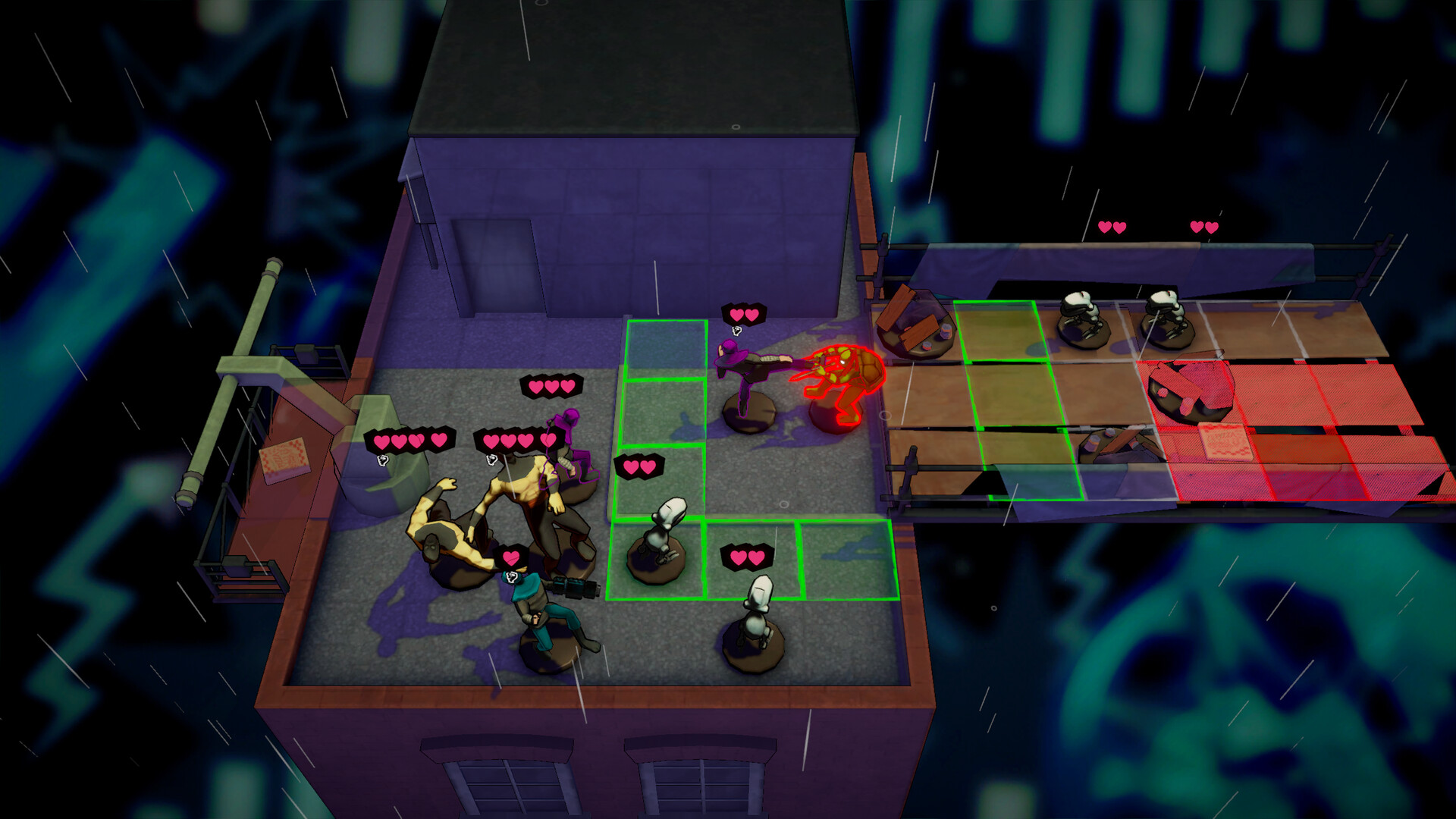Expand the thought bubble of the fallen yellow fighter
The height and width of the screenshot is (819, 1456).
(x=382, y=460)
